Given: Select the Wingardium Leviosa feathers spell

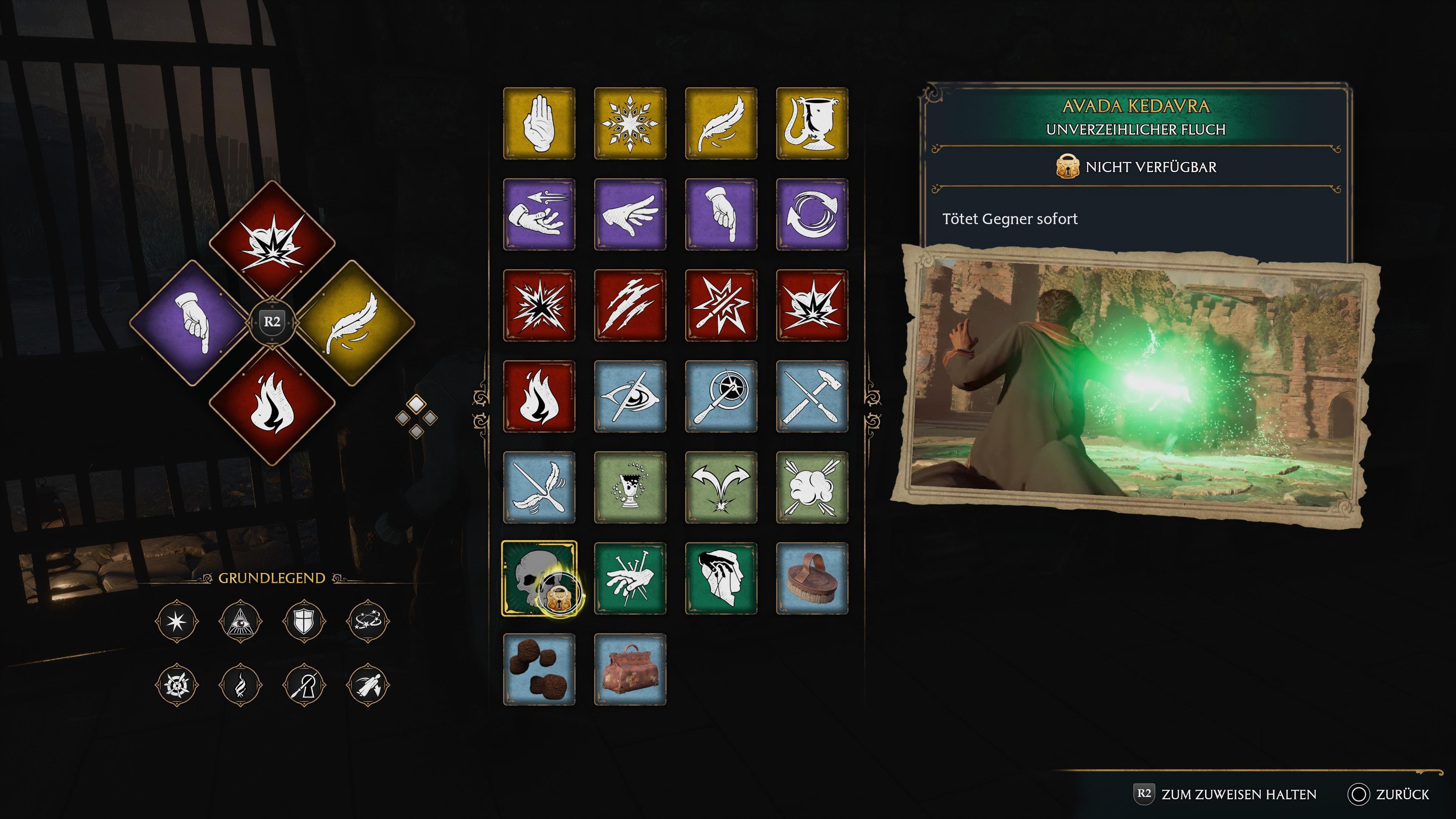Looking at the screenshot, I should [539, 487].
